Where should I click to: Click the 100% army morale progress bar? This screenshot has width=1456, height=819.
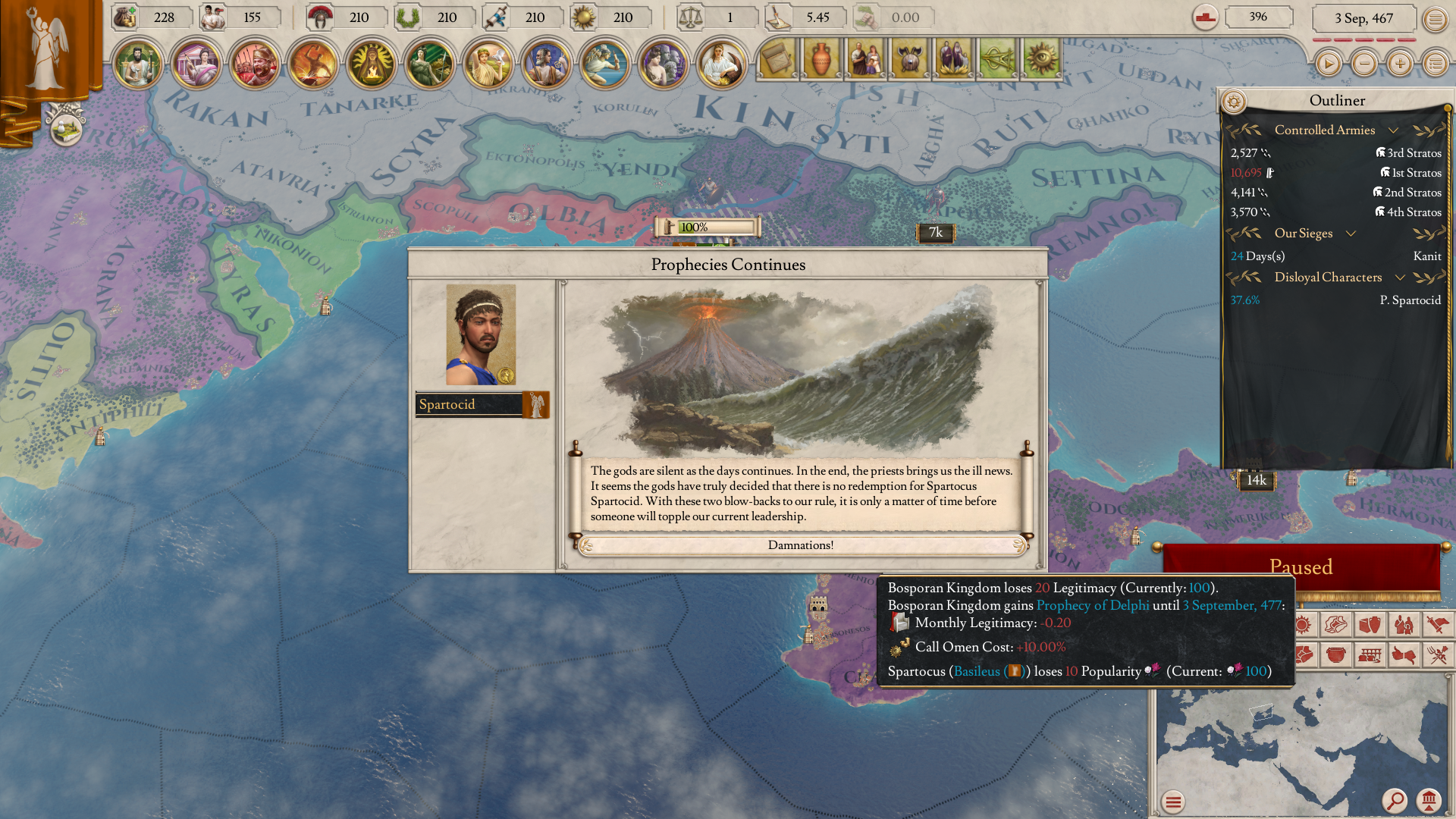tap(708, 227)
